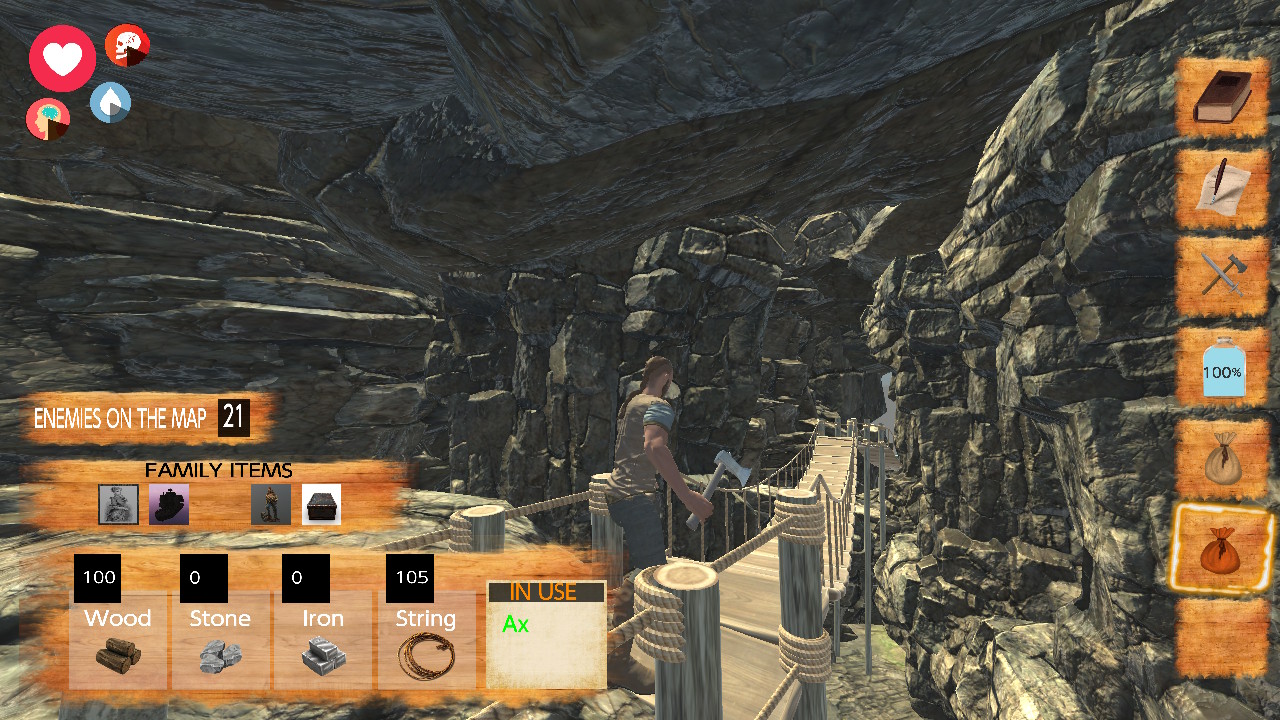Click the ship silhouette family item
This screenshot has width=1280, height=720.
[x=168, y=504]
